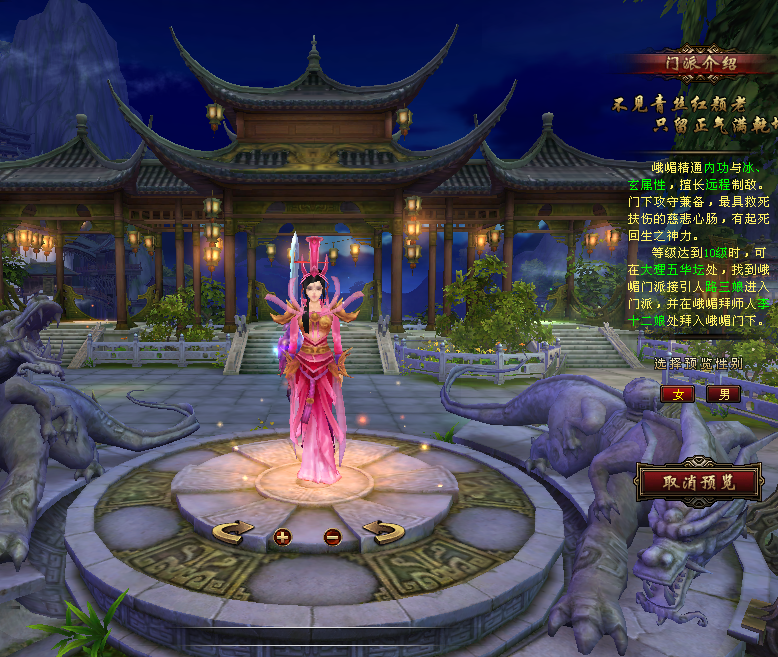Rotate the character with the left arrow
The height and width of the screenshot is (657, 778).
pyautogui.click(x=233, y=532)
